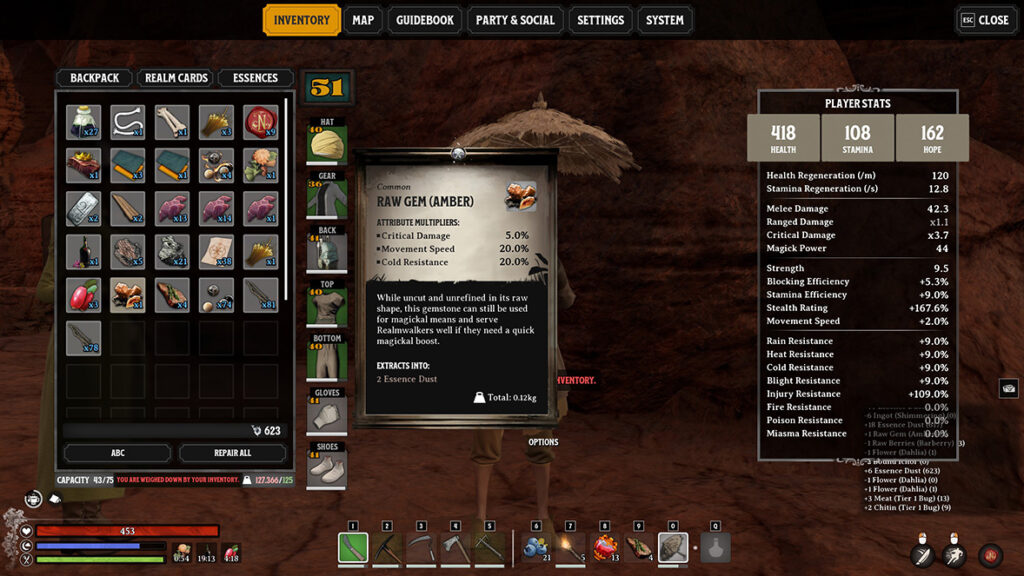Go to the Settings tab
Image resolution: width=1024 pixels, height=576 pixels.
point(600,20)
